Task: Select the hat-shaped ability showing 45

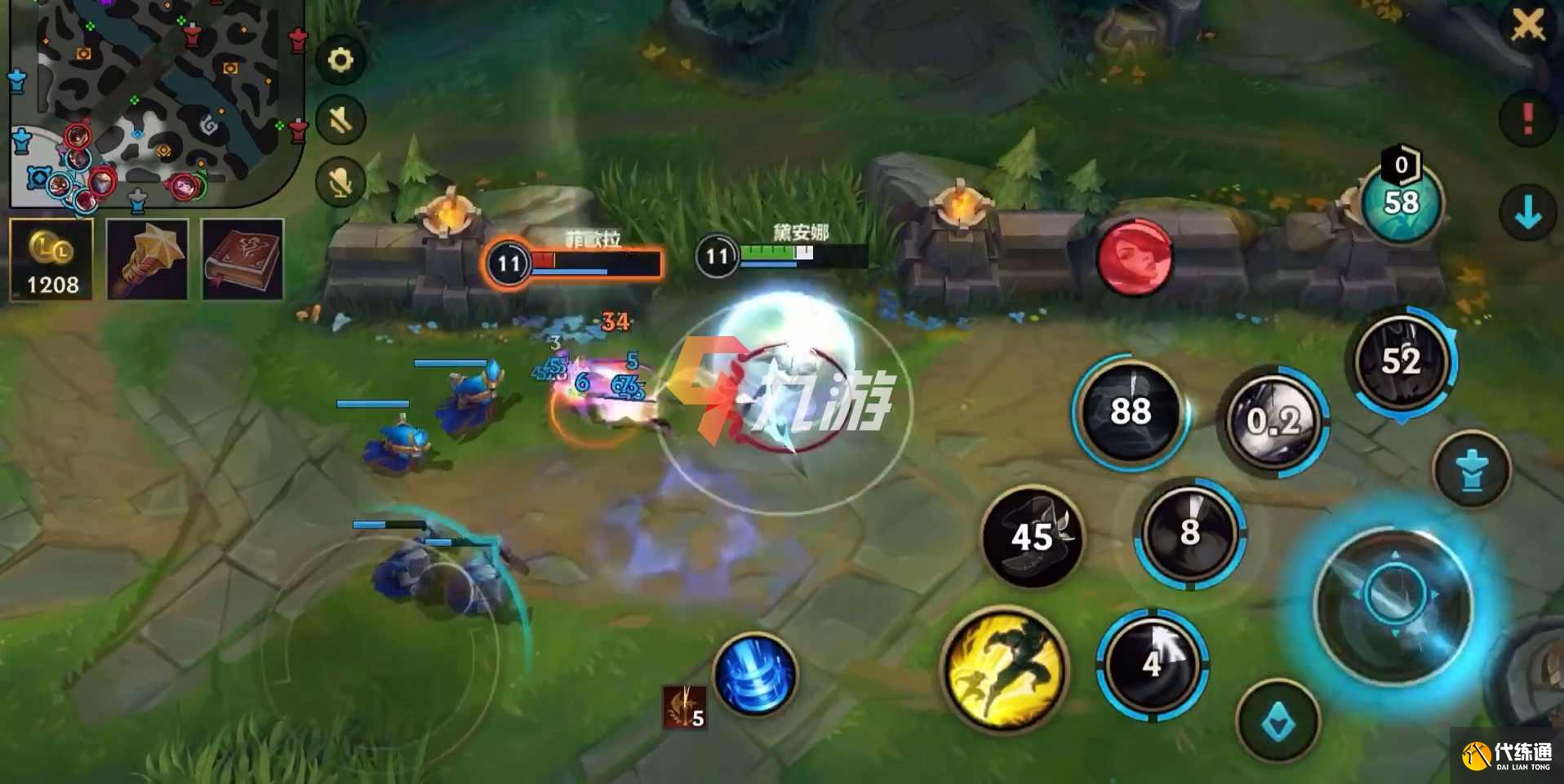Action: (1032, 537)
